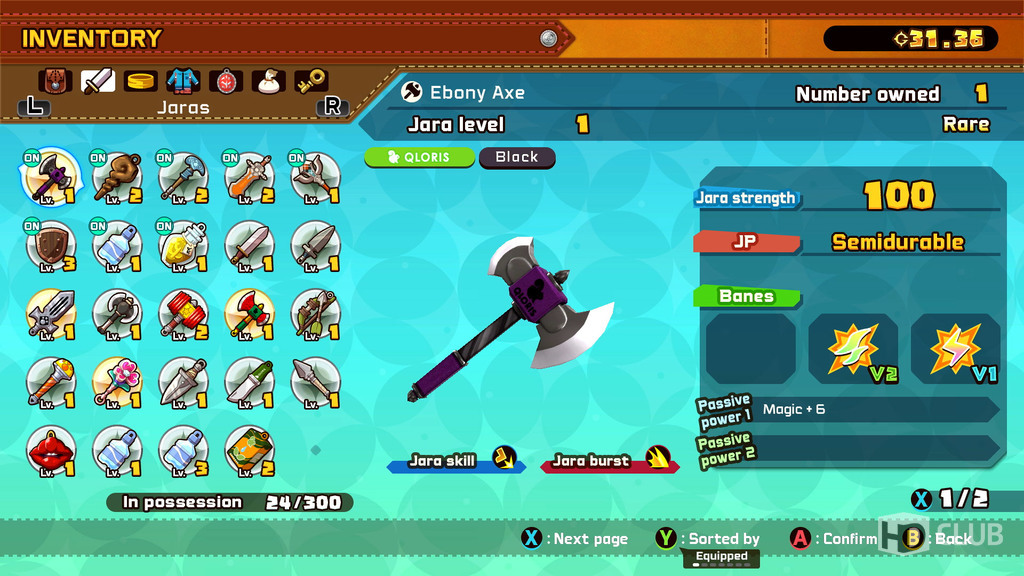Pick the wooden shield jara
This screenshot has width=1024, height=576.
pyautogui.click(x=47, y=244)
